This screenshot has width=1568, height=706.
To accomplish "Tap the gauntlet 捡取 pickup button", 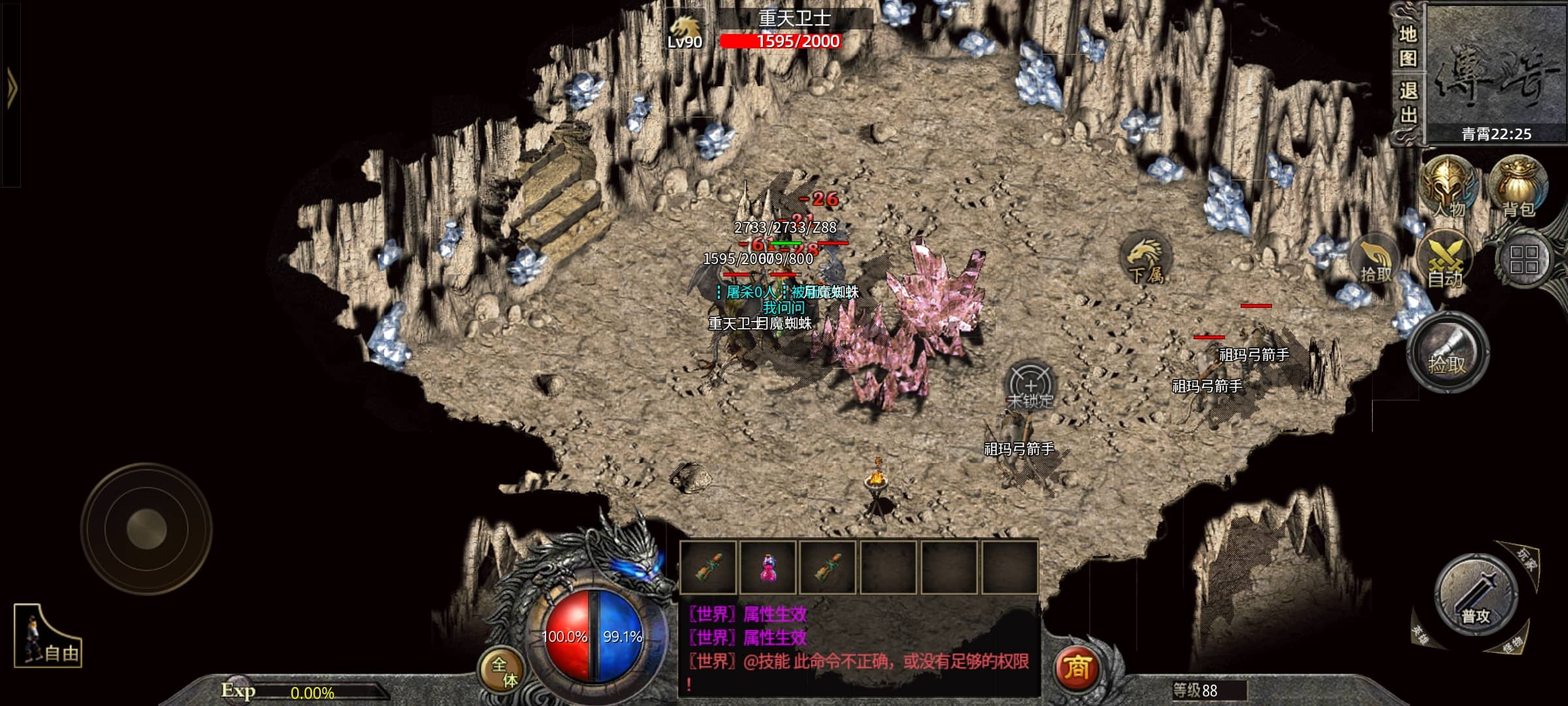I will click(1447, 353).
